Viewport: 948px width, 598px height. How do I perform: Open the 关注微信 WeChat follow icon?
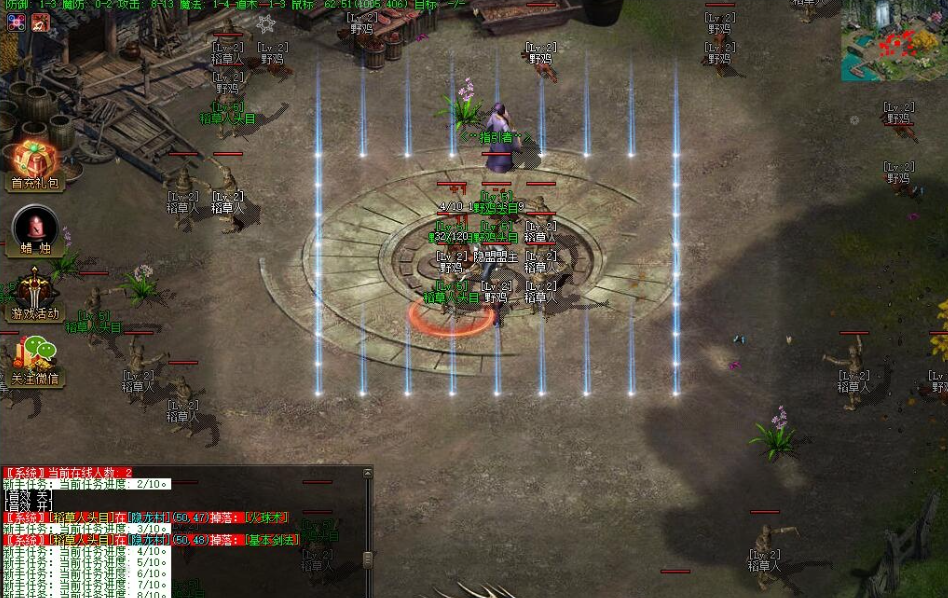35,361
